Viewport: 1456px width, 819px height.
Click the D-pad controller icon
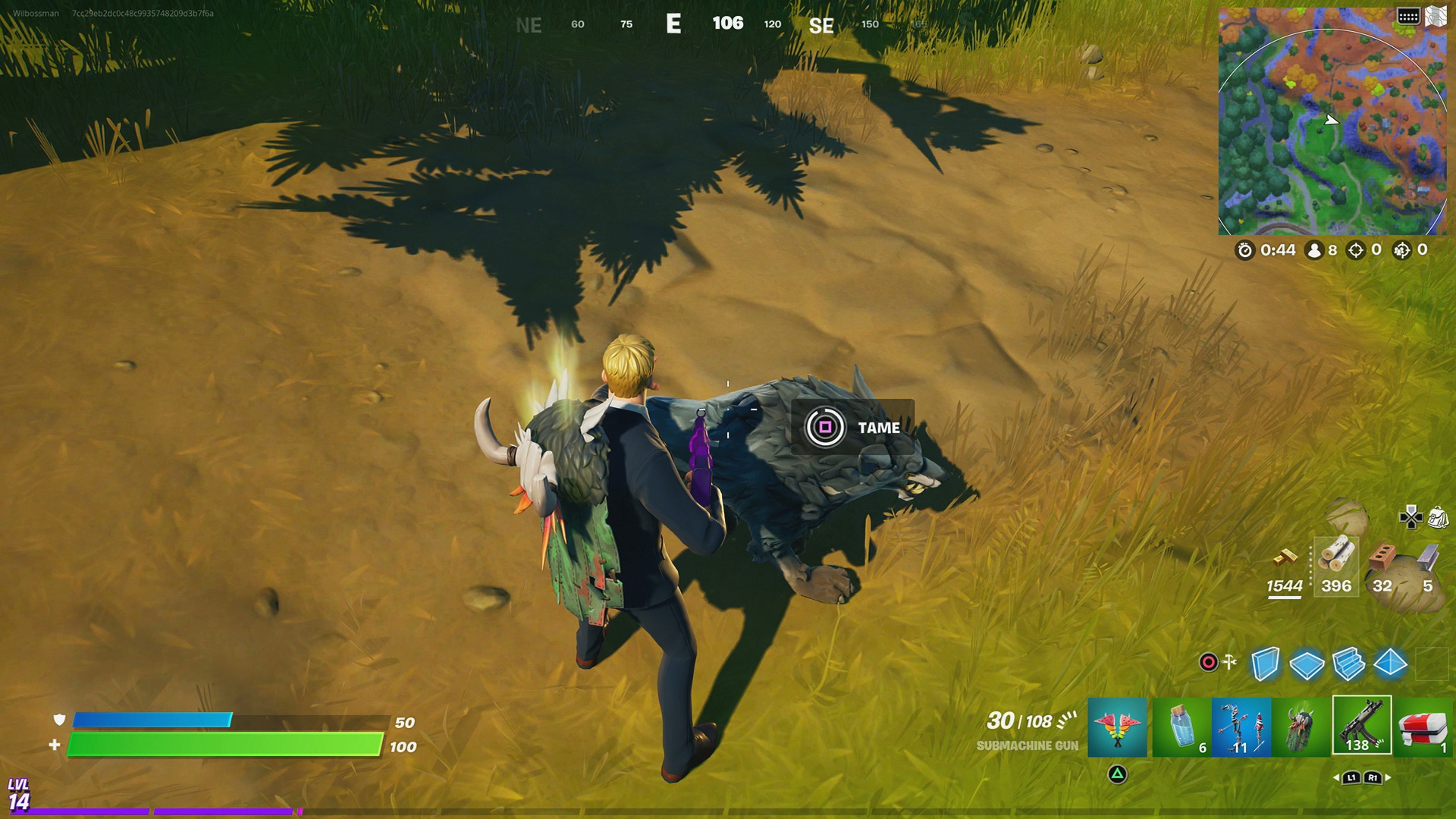pyautogui.click(x=1410, y=517)
